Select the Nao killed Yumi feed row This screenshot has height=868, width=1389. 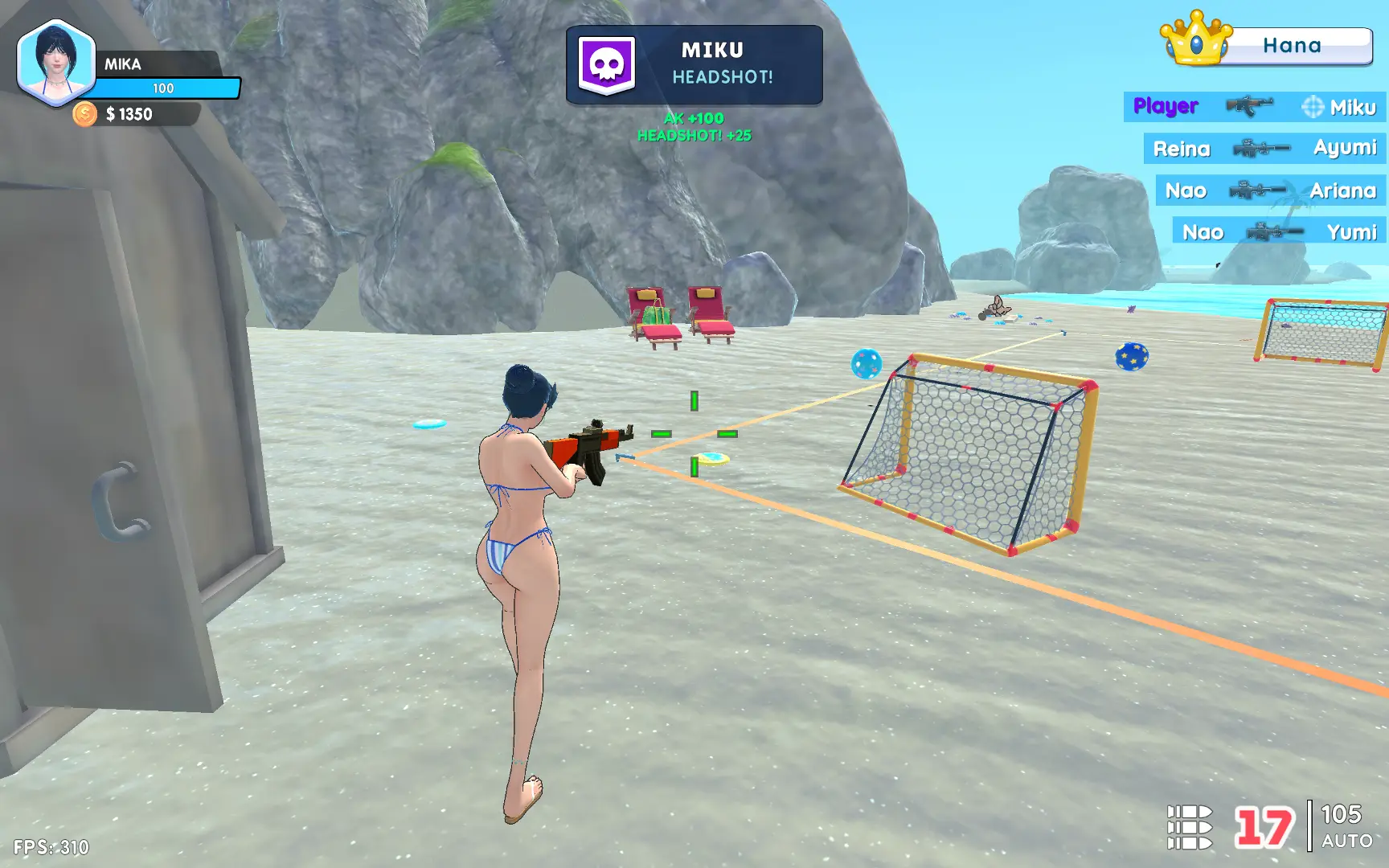[1279, 232]
